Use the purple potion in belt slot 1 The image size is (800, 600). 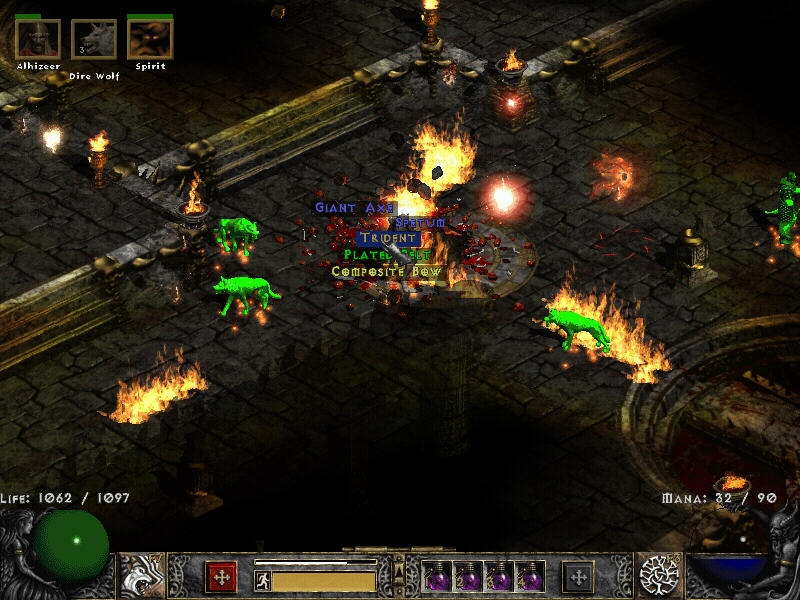pyautogui.click(x=437, y=577)
